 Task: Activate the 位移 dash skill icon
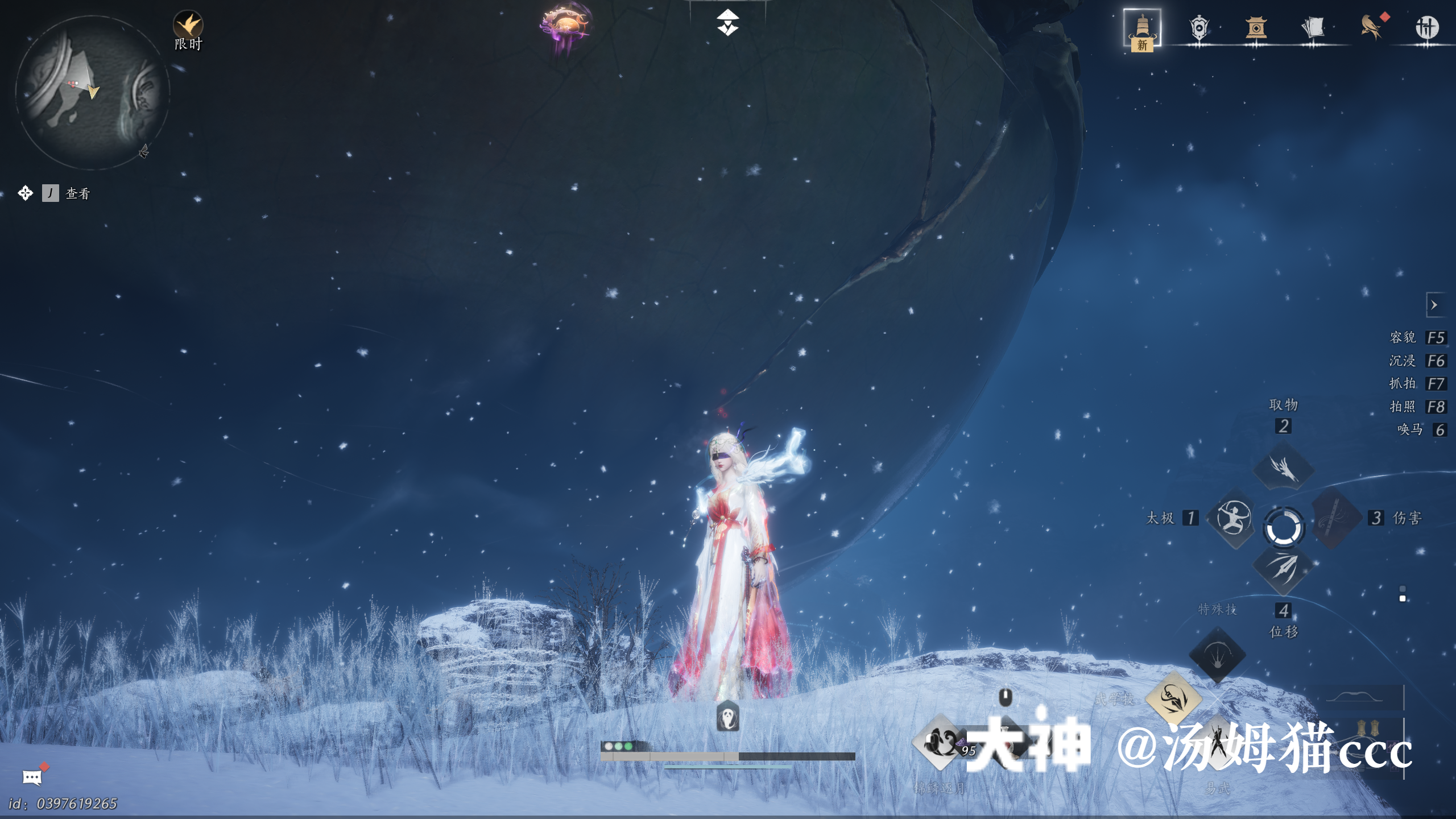point(1284,568)
